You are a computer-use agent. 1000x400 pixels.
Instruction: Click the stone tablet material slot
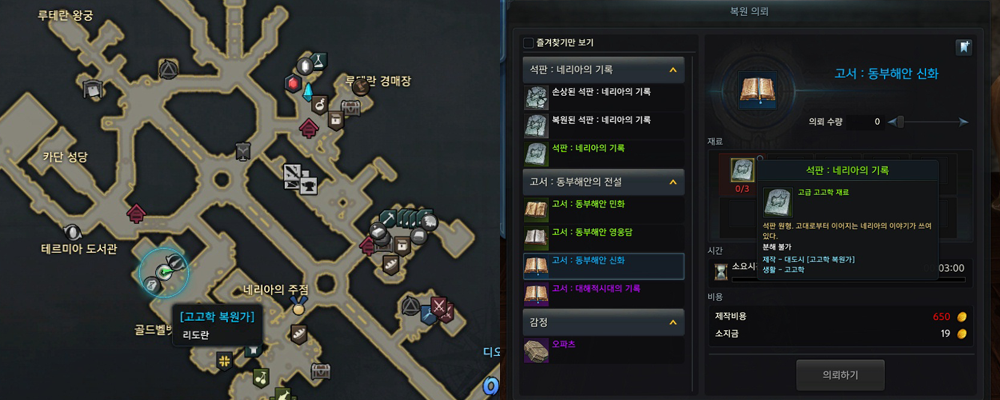(x=743, y=168)
